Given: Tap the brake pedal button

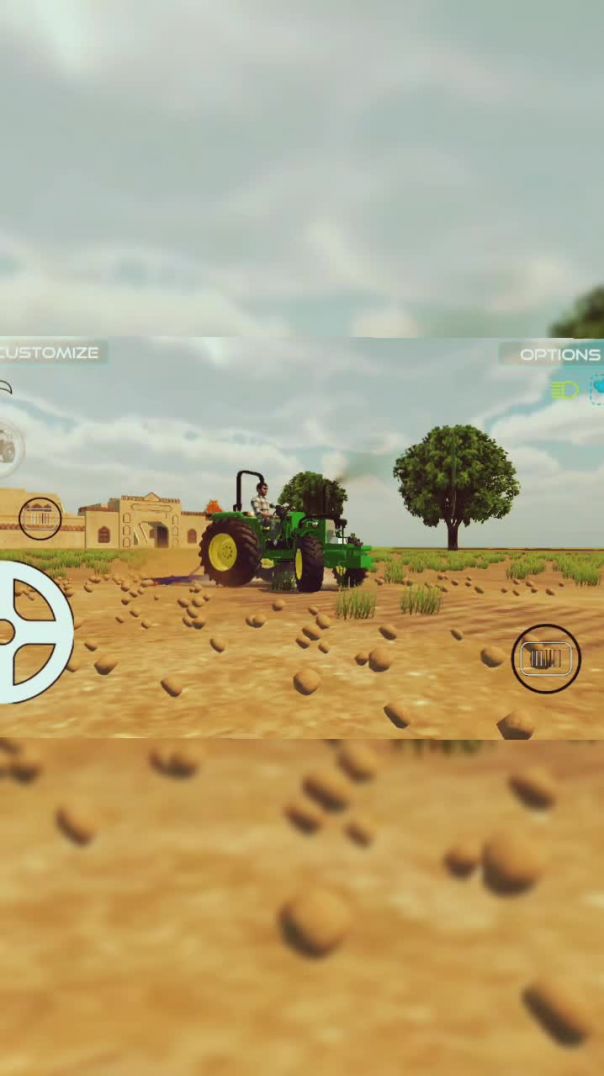Looking at the screenshot, I should 40,518.
